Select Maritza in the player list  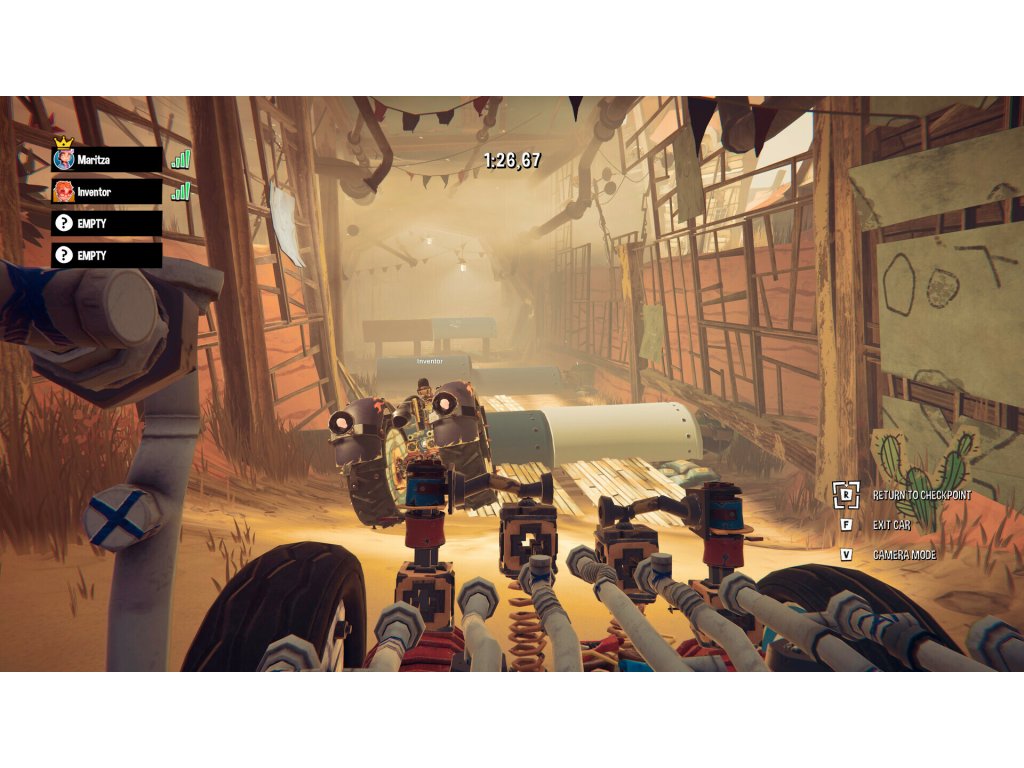point(107,159)
